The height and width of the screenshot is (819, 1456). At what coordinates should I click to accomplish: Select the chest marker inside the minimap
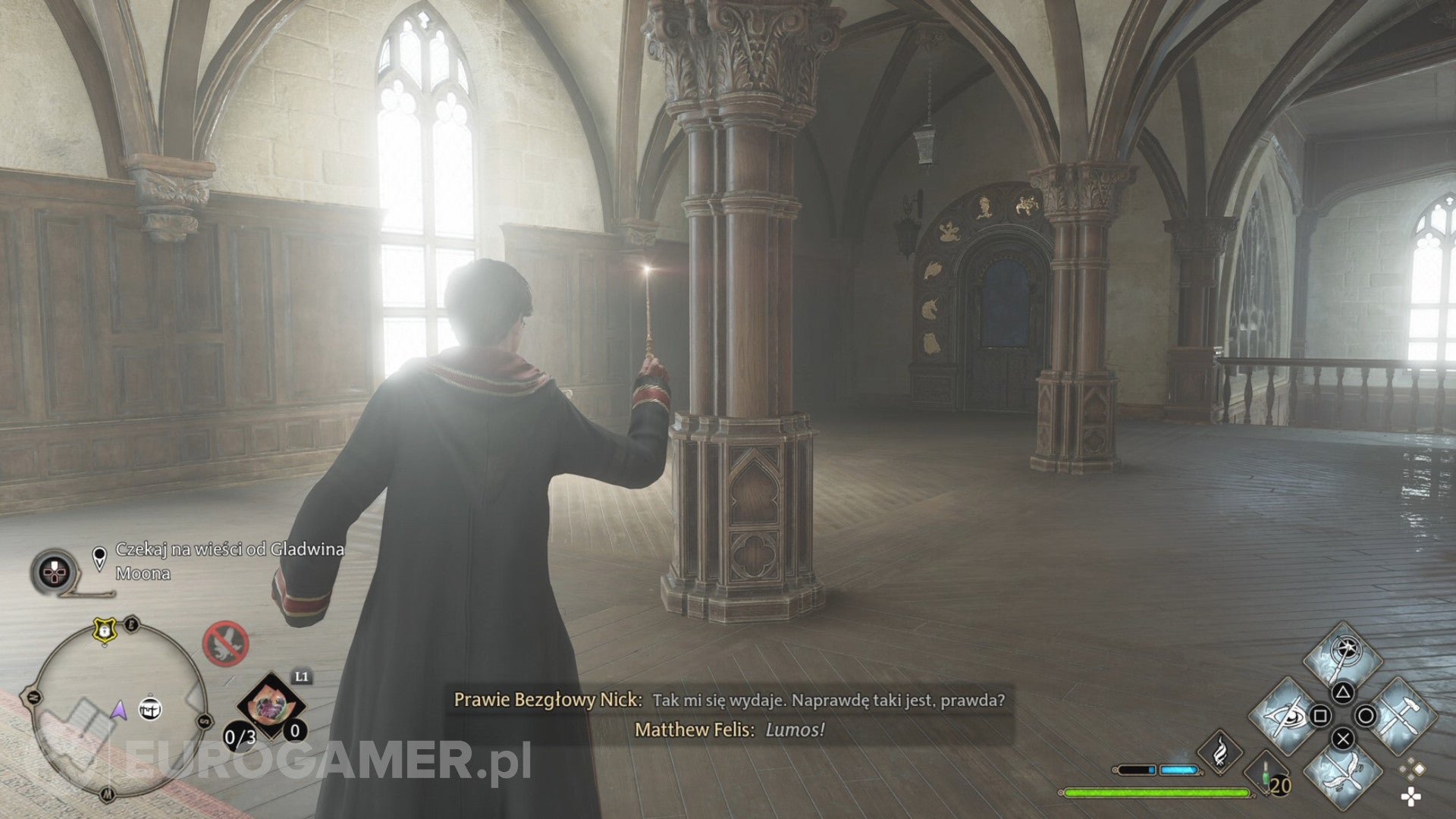(150, 710)
